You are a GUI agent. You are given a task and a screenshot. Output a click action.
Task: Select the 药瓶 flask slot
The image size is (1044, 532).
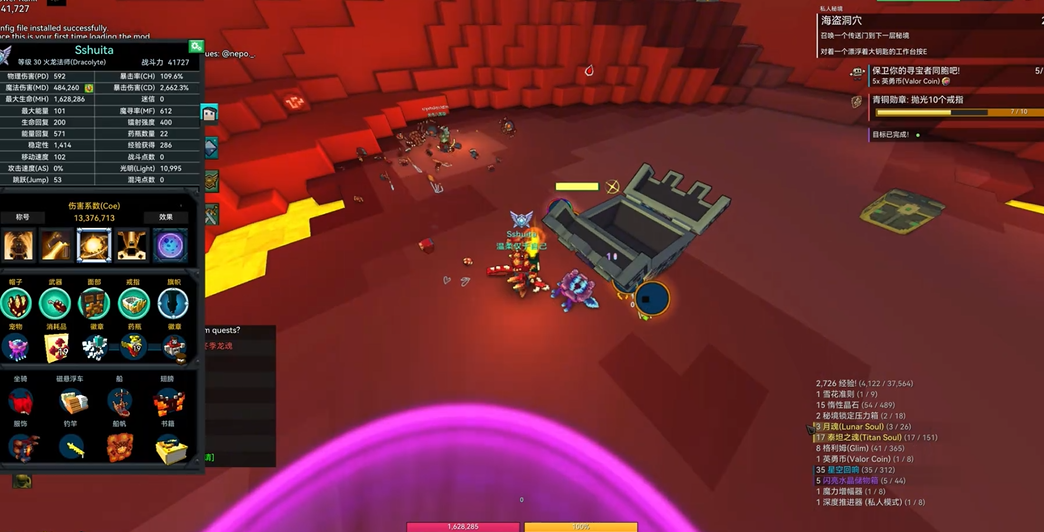click(133, 347)
